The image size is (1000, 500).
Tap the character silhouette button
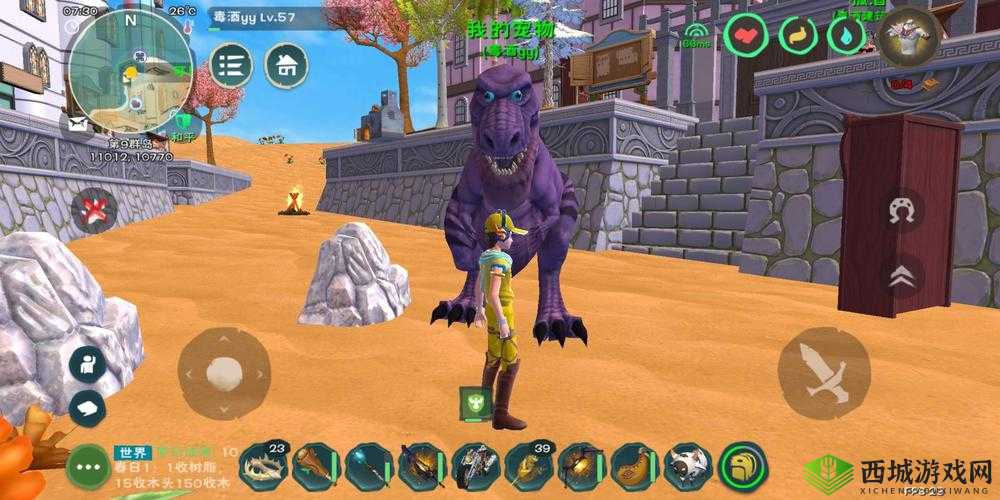click(87, 364)
